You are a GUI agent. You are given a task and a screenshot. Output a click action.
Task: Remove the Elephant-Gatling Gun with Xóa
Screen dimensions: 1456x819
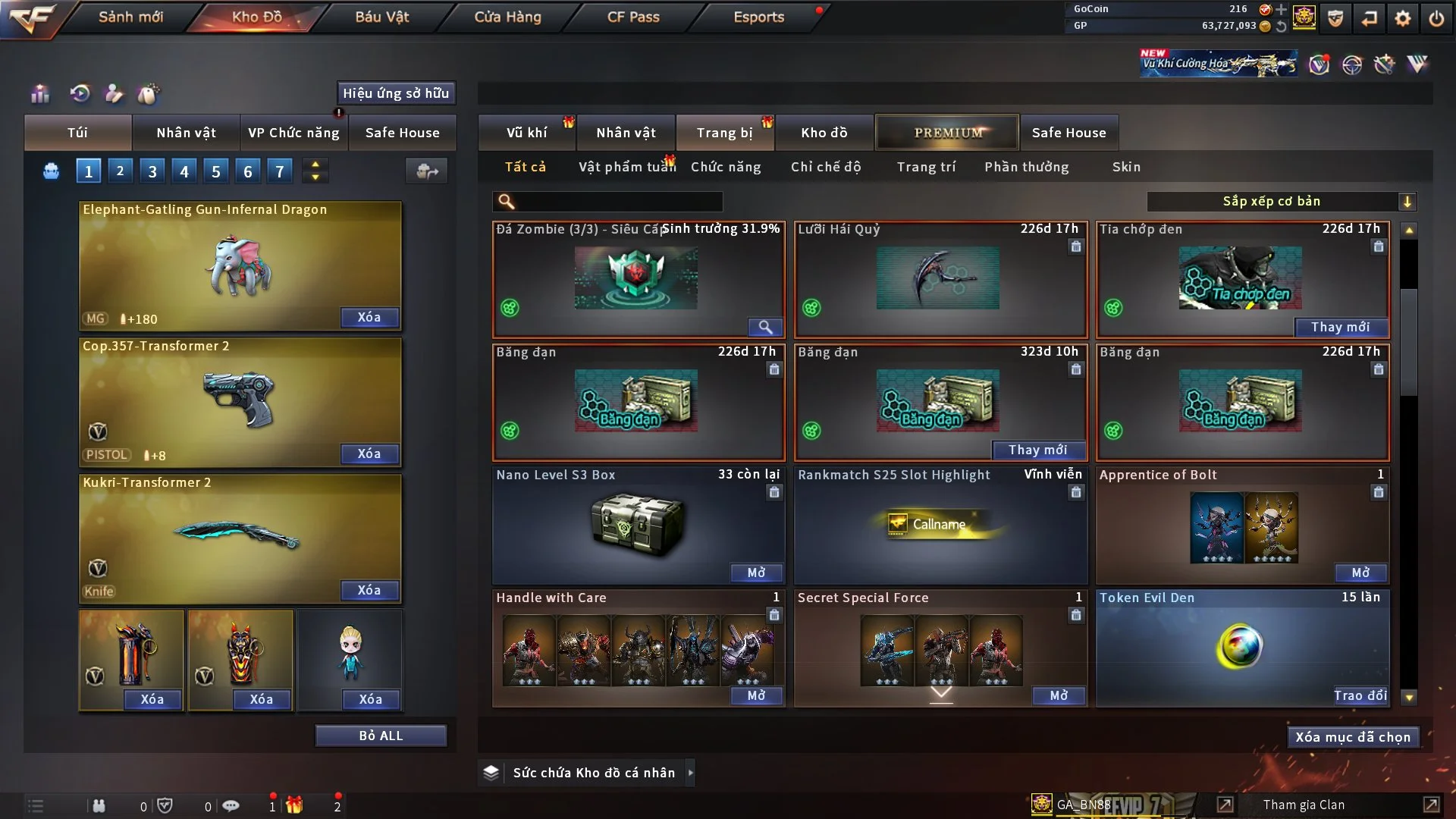(369, 317)
